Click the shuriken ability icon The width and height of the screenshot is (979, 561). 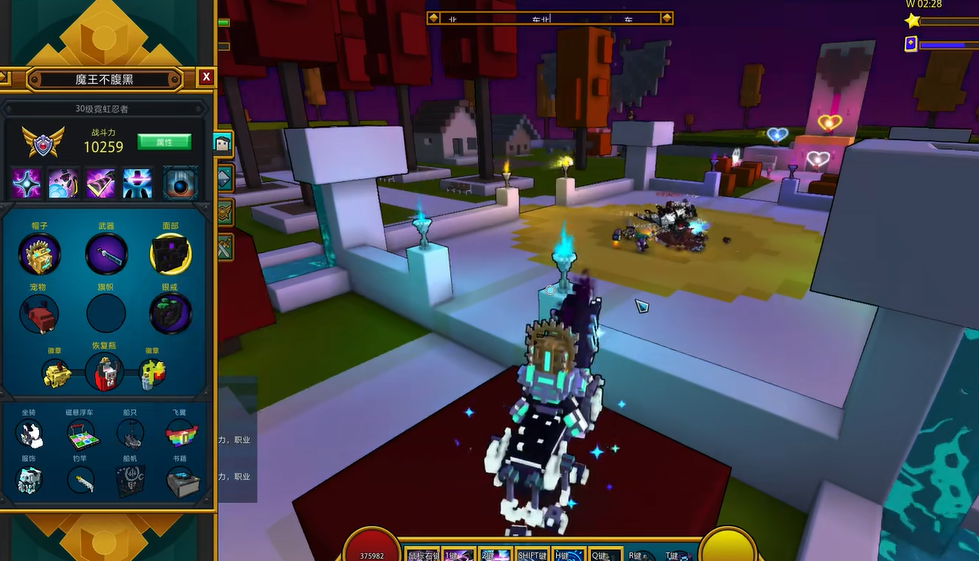pos(27,183)
